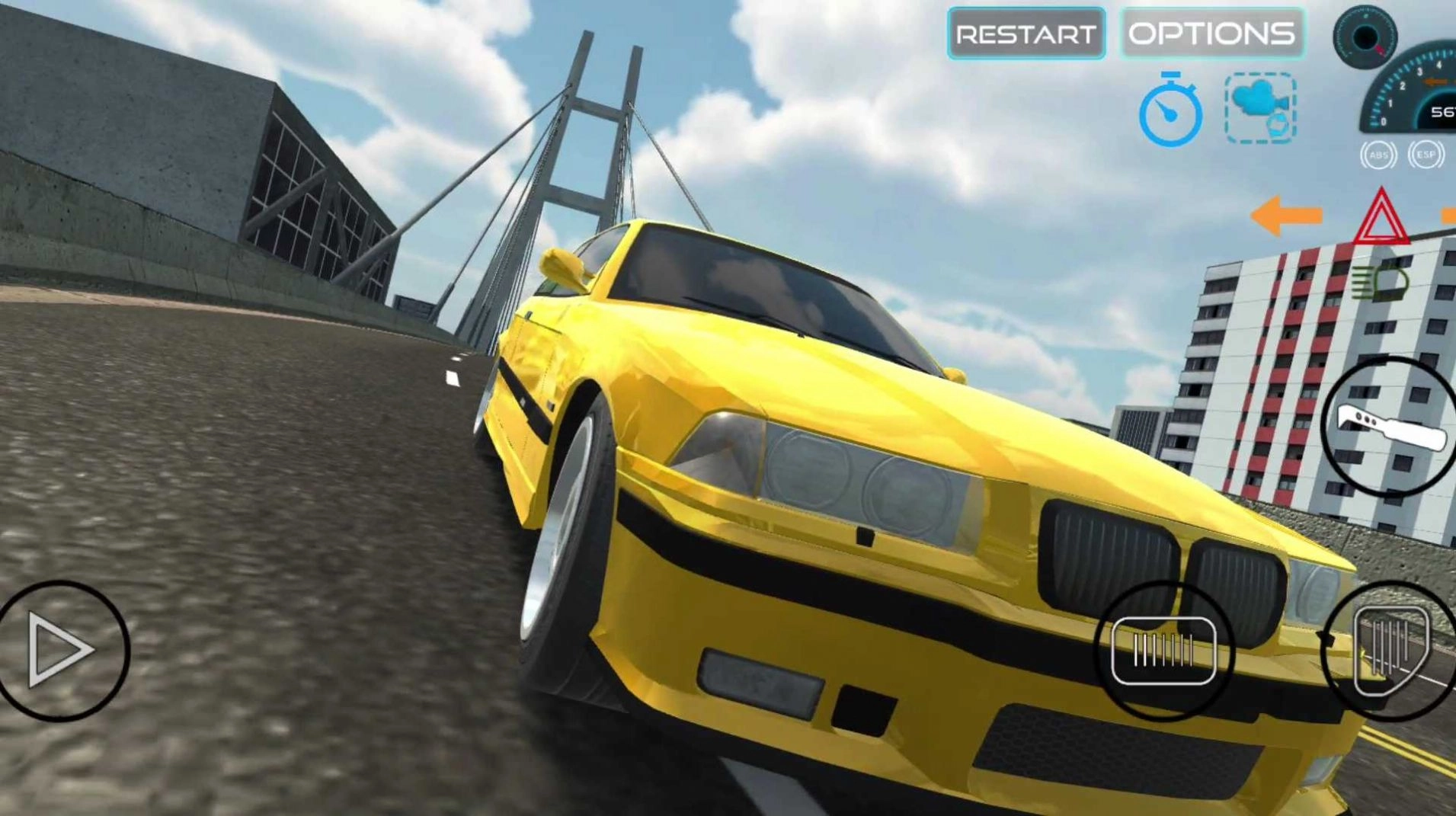The image size is (1456, 816).
Task: Tap the ESP indicator
Action: (1426, 154)
